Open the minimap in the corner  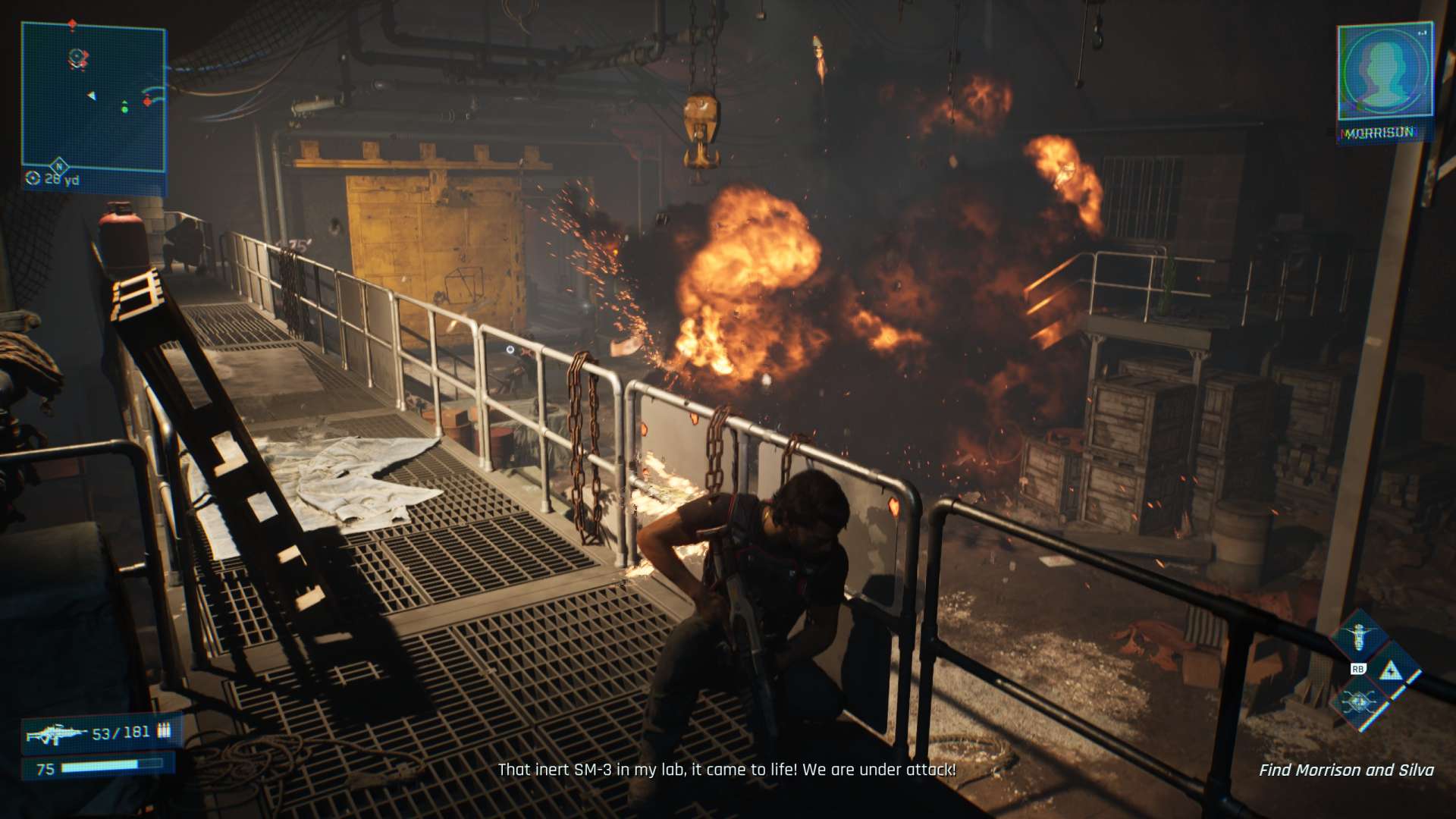(x=93, y=99)
